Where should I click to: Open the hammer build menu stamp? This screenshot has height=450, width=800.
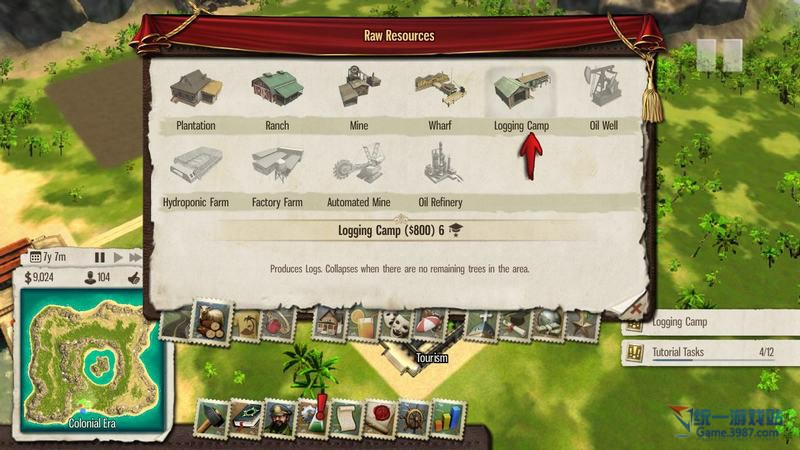pos(212,418)
